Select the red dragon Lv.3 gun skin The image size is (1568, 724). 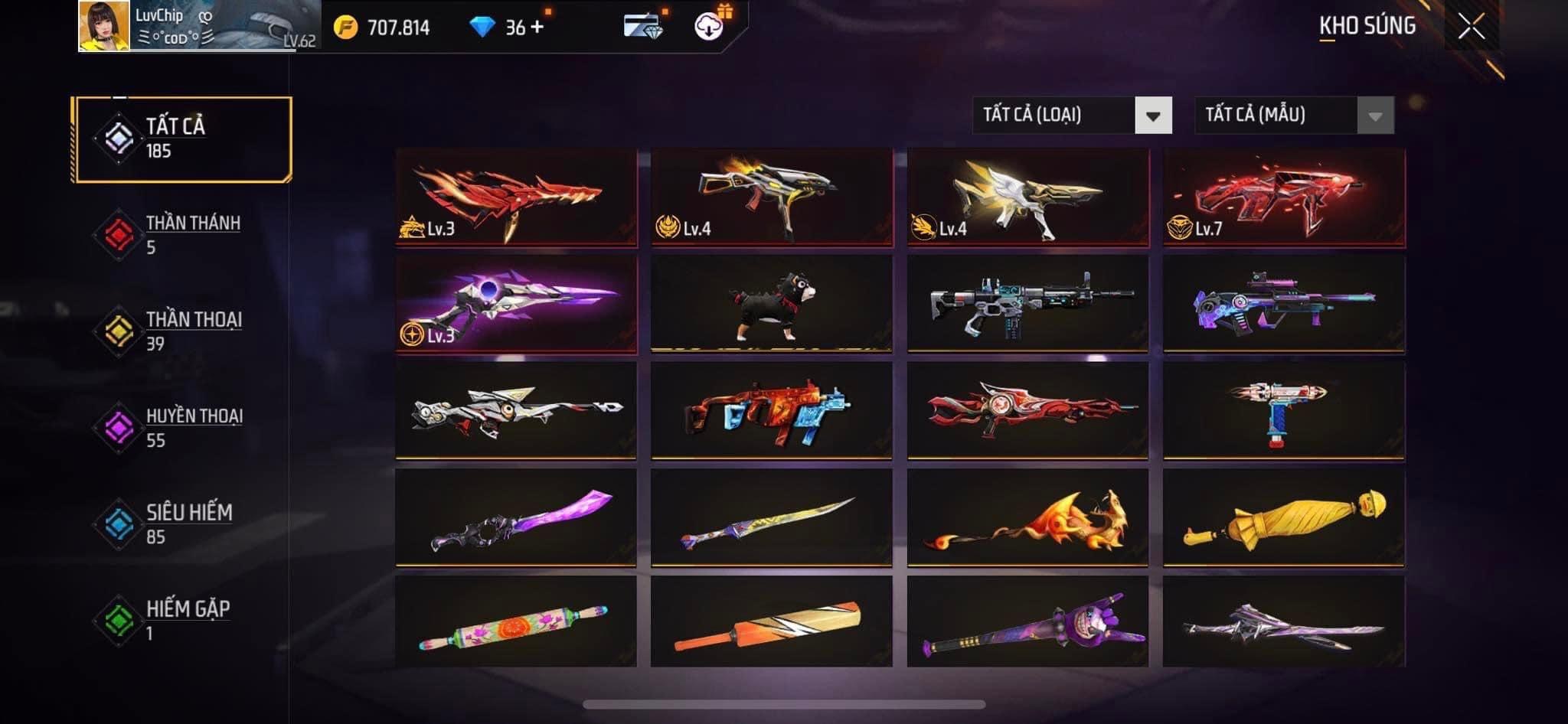click(516, 197)
